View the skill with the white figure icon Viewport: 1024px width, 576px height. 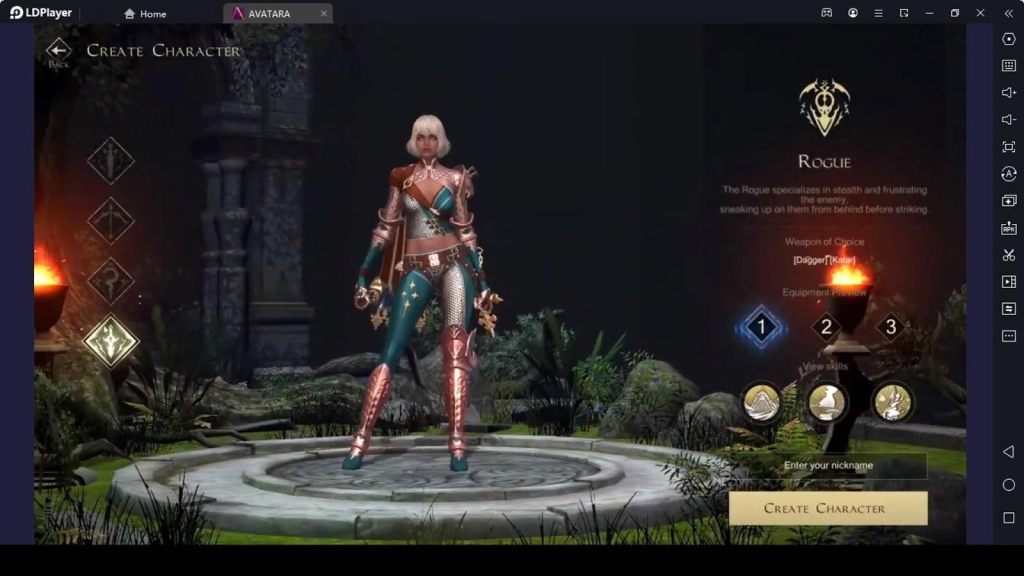pos(827,402)
